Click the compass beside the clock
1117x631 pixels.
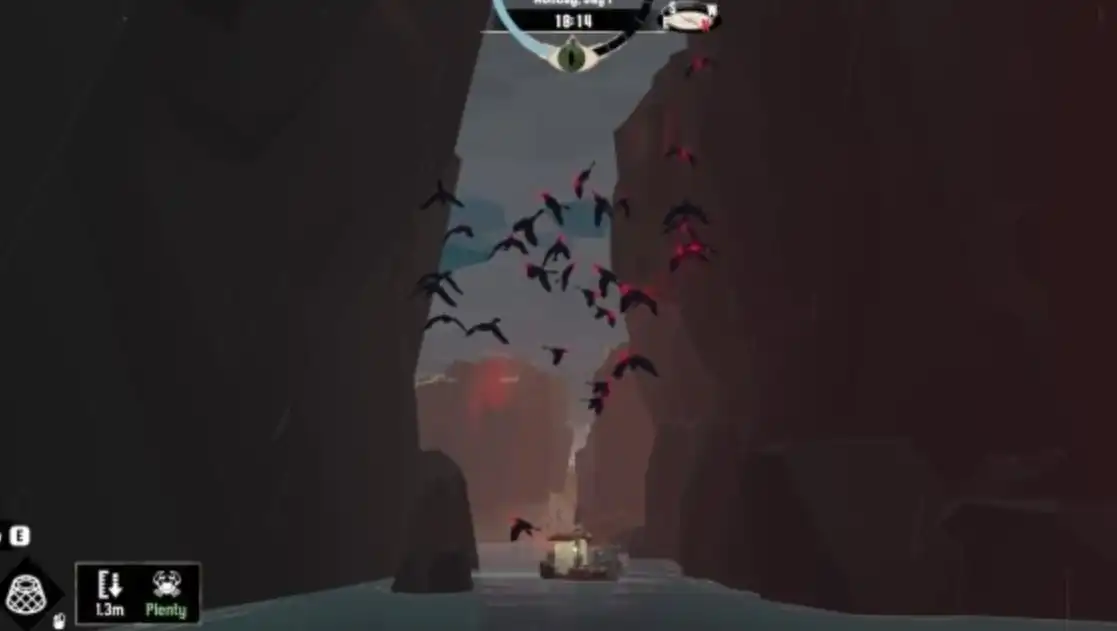tap(691, 16)
